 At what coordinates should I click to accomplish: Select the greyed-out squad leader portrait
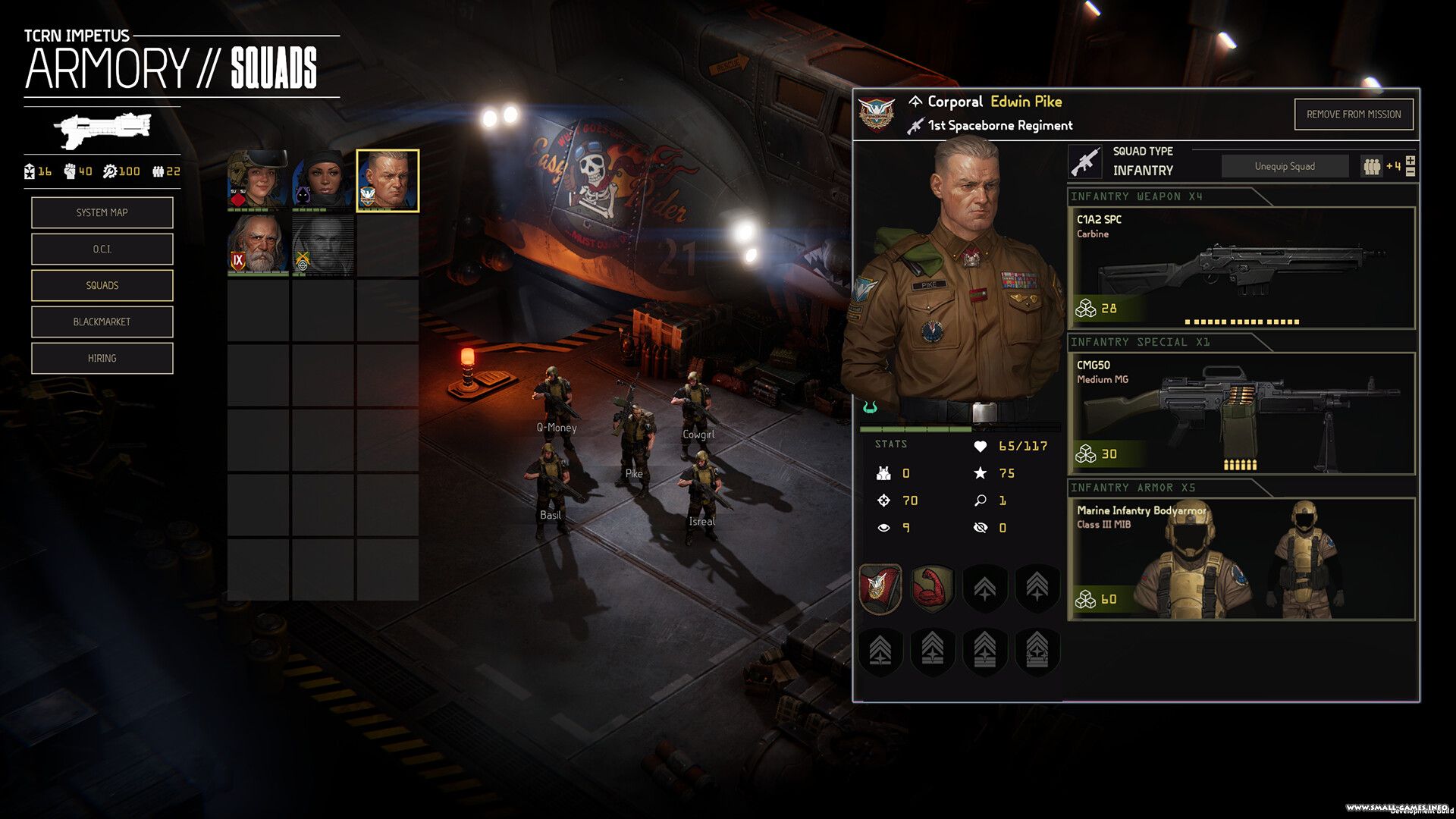point(323,244)
